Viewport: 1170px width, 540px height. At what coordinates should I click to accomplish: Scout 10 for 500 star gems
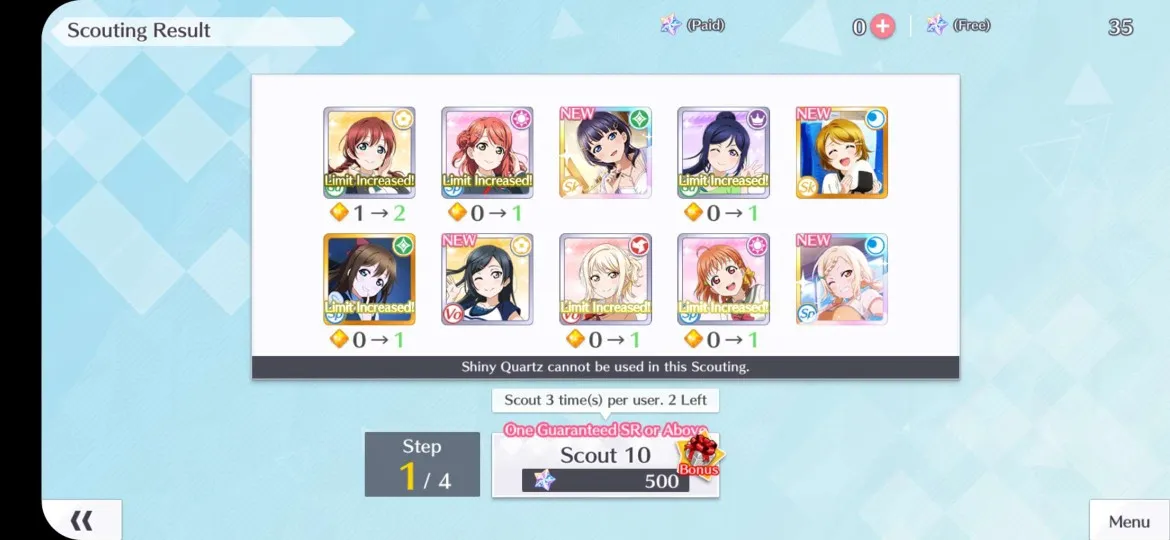click(x=605, y=465)
